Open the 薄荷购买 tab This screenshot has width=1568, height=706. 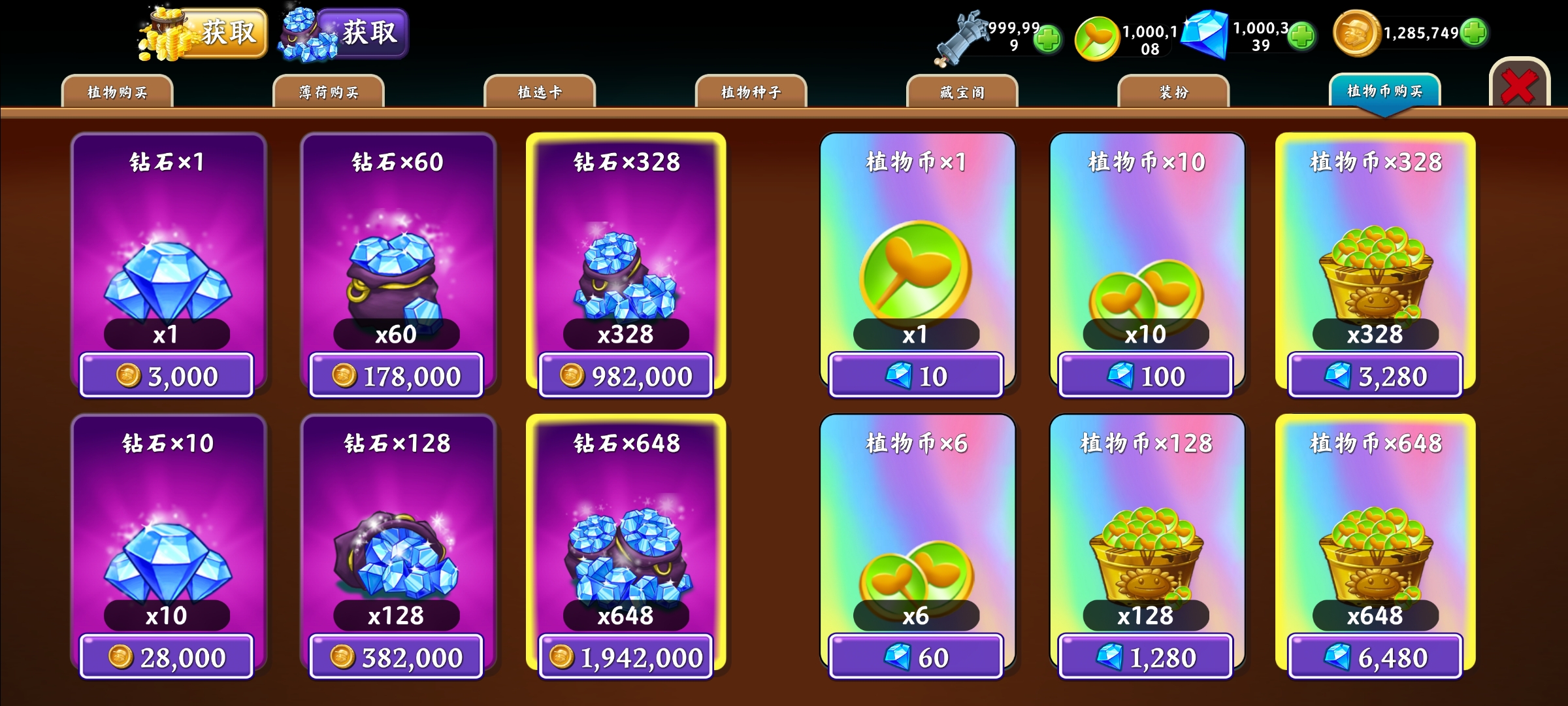coord(329,92)
